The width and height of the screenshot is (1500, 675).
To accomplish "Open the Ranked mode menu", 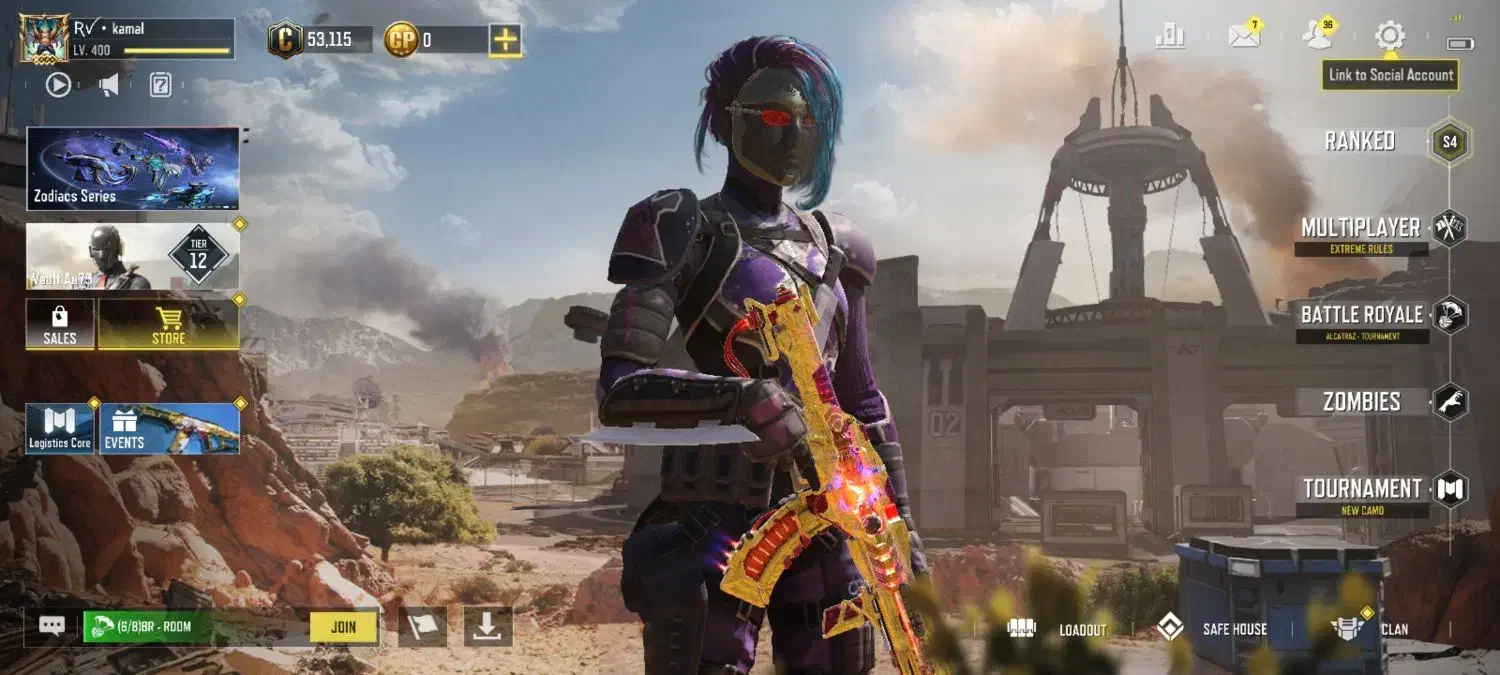I will (x=1360, y=141).
